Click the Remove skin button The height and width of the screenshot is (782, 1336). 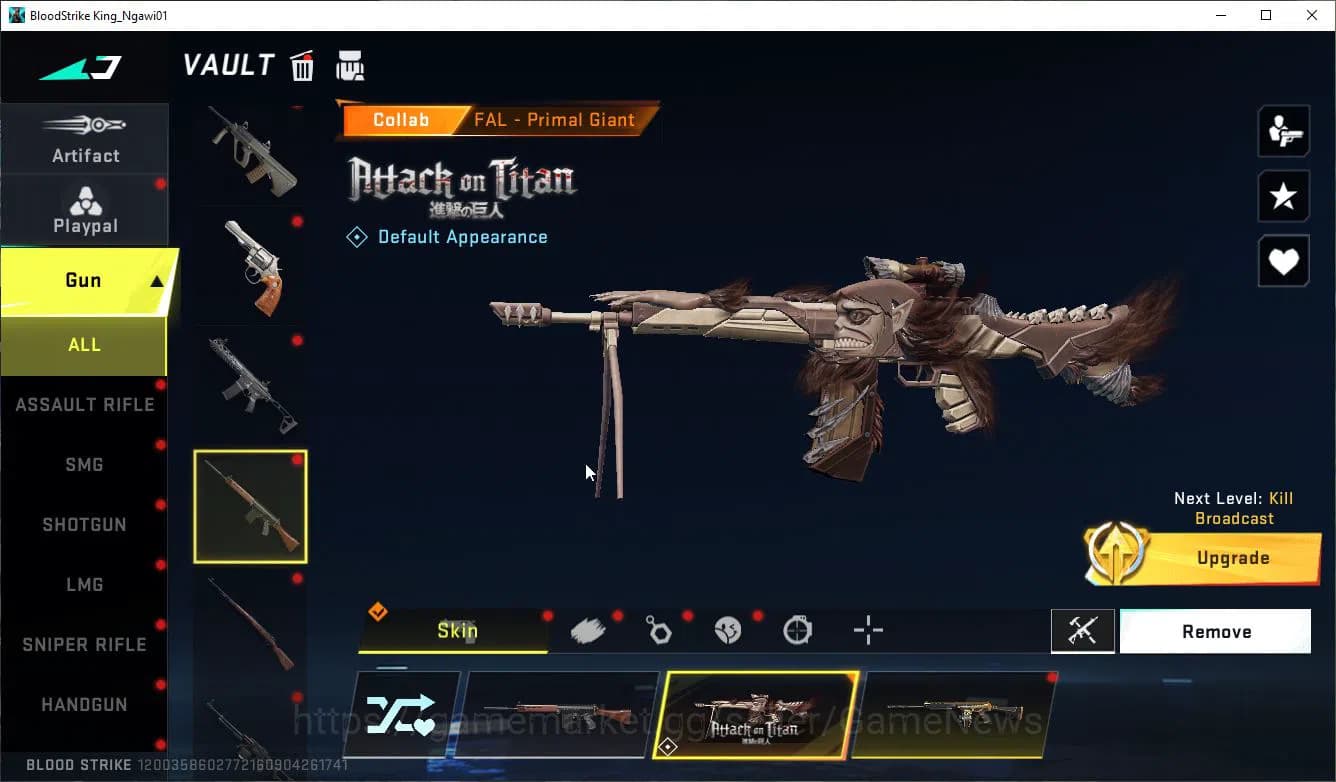click(x=1215, y=631)
